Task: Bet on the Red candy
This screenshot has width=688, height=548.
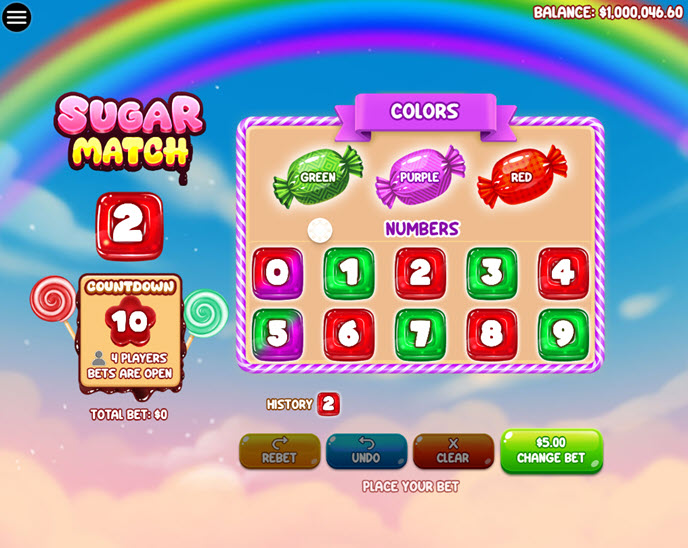Action: tap(522, 177)
